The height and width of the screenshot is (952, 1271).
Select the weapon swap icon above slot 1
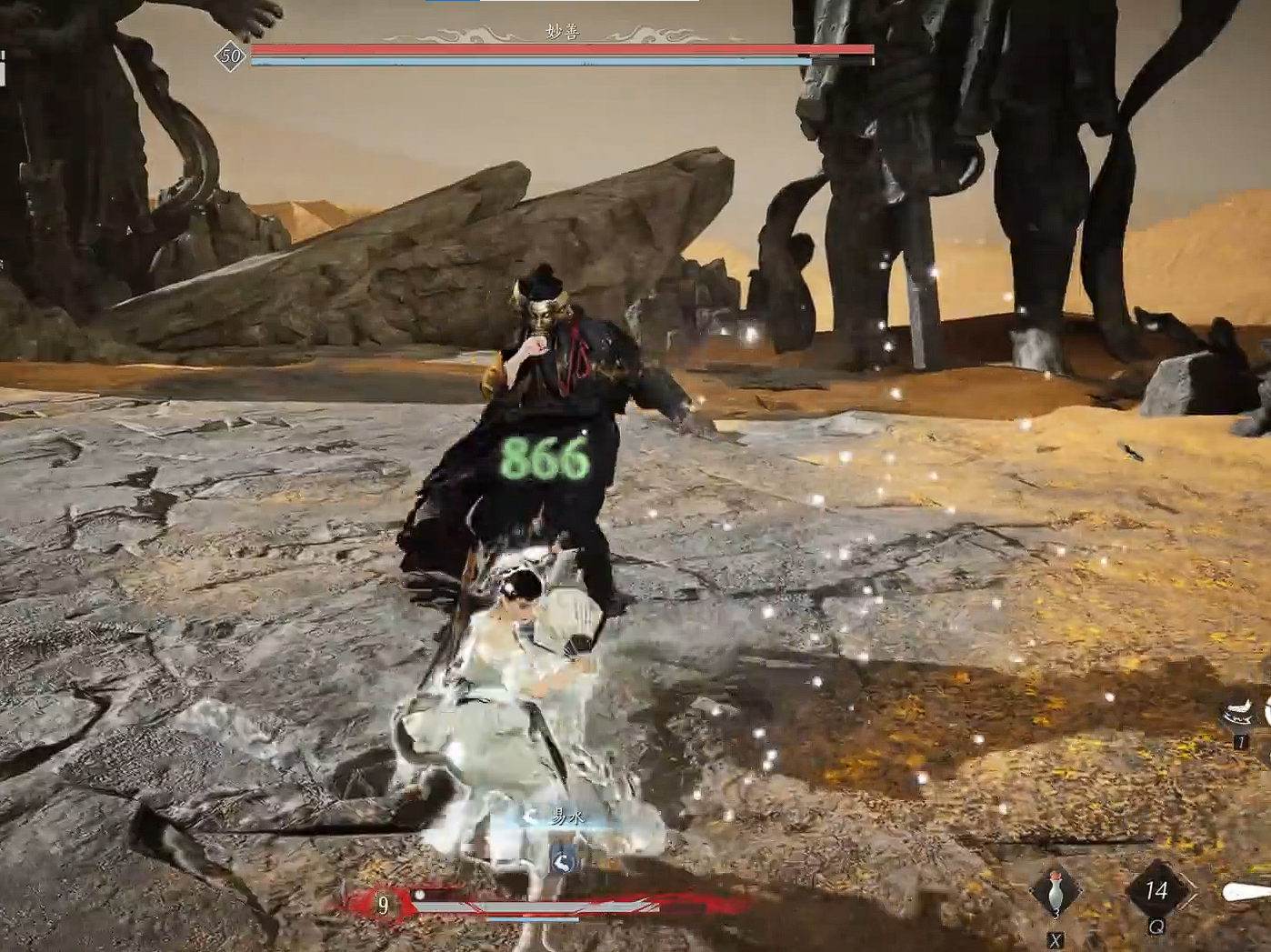pos(1239,711)
